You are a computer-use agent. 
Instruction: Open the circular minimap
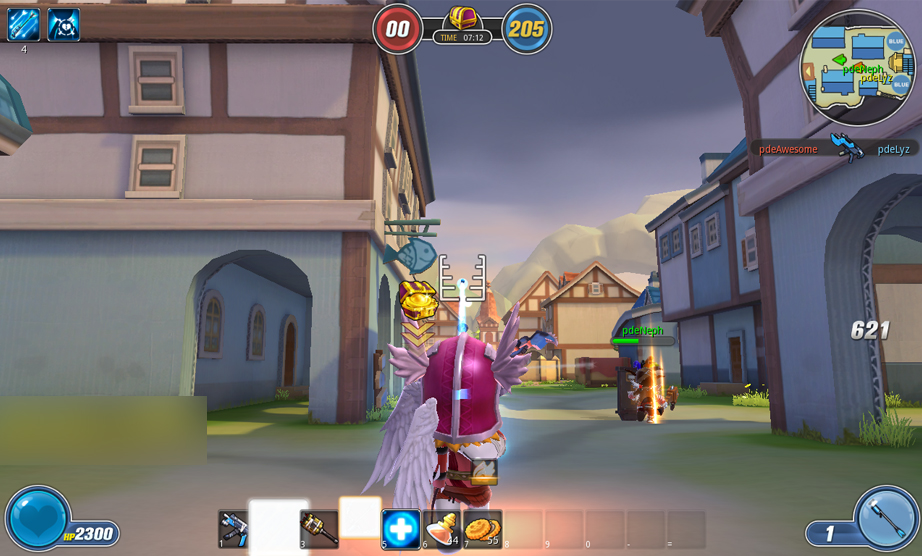(856, 67)
